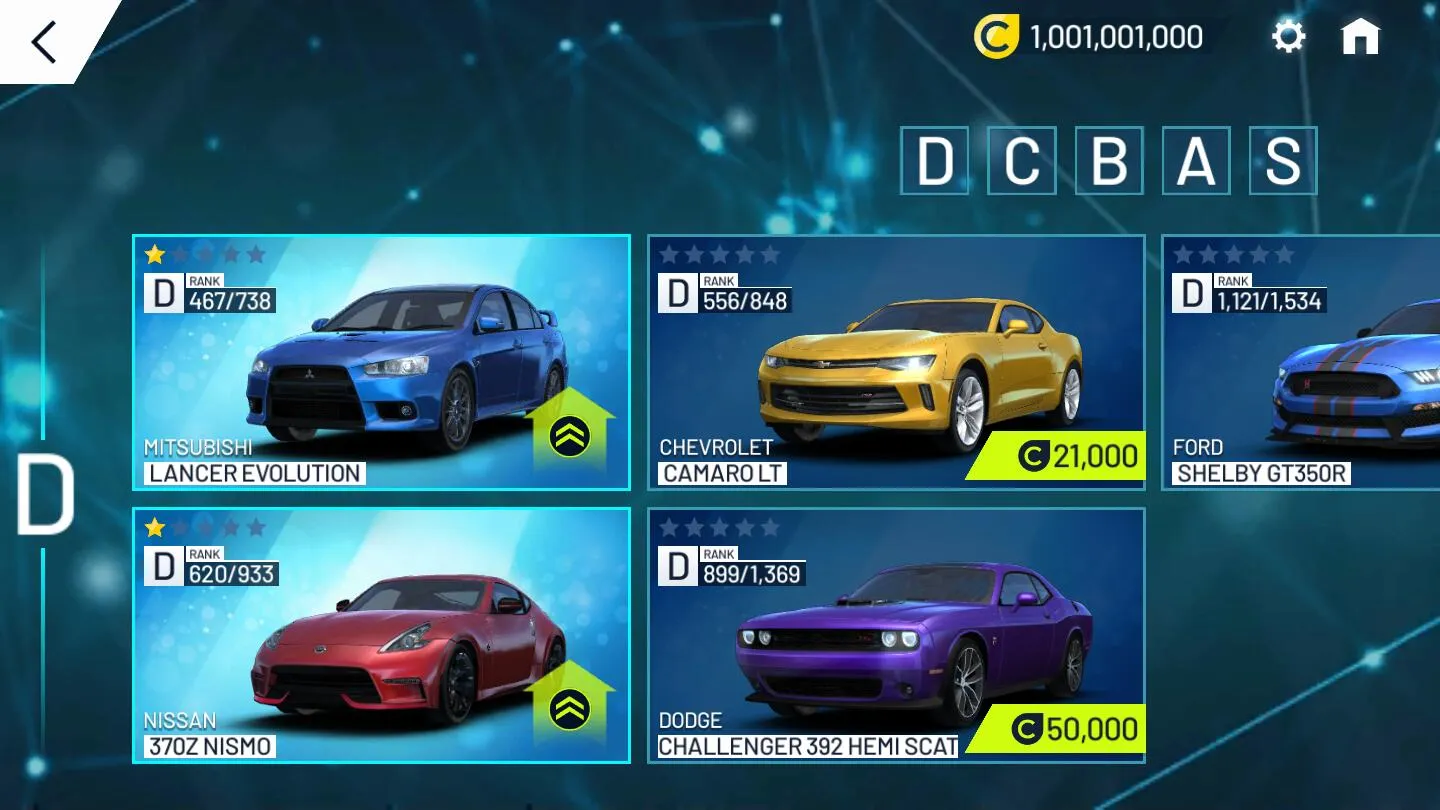Image resolution: width=1440 pixels, height=810 pixels.
Task: Tap the back arrow in the top-left corner
Action: [42, 40]
